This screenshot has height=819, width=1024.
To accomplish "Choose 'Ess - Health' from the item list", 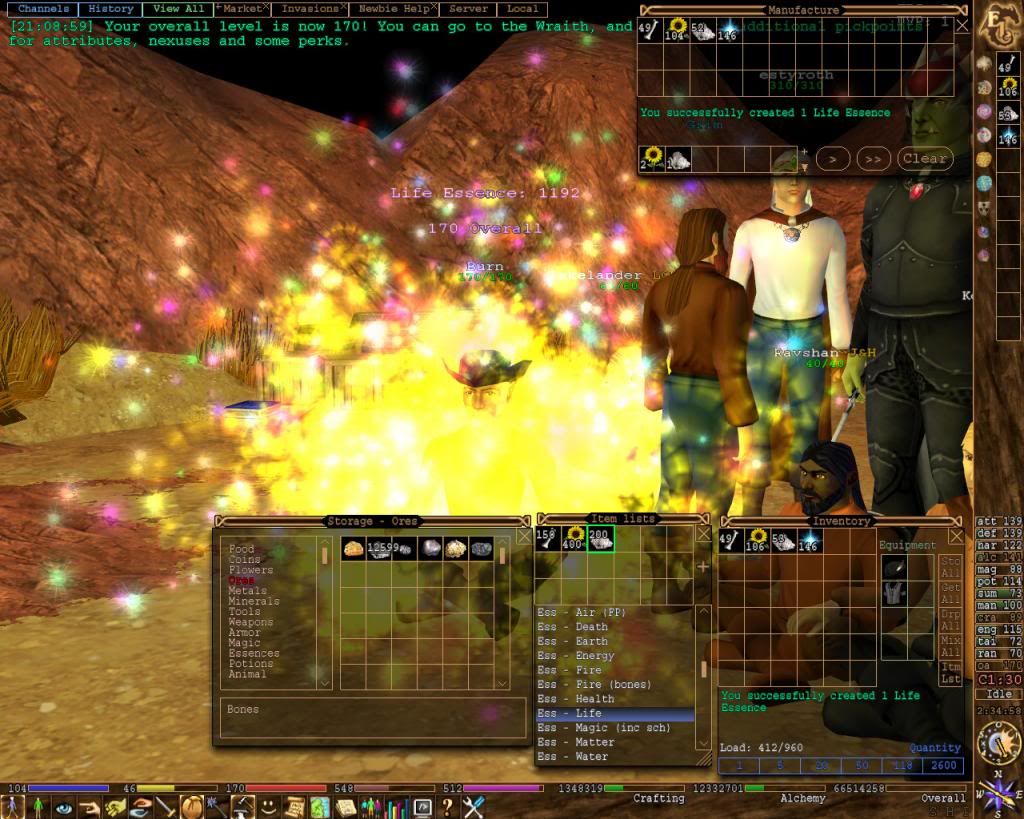I will point(575,699).
